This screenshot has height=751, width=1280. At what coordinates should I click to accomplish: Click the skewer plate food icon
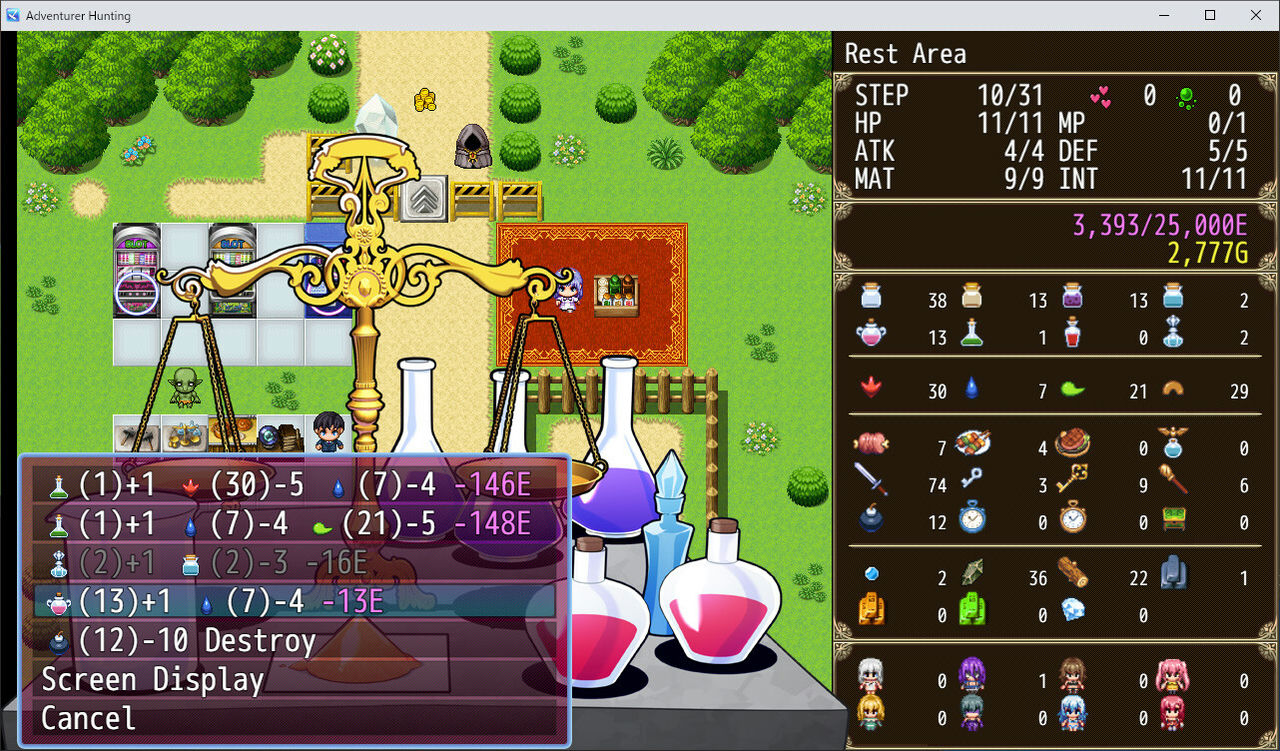(974, 443)
